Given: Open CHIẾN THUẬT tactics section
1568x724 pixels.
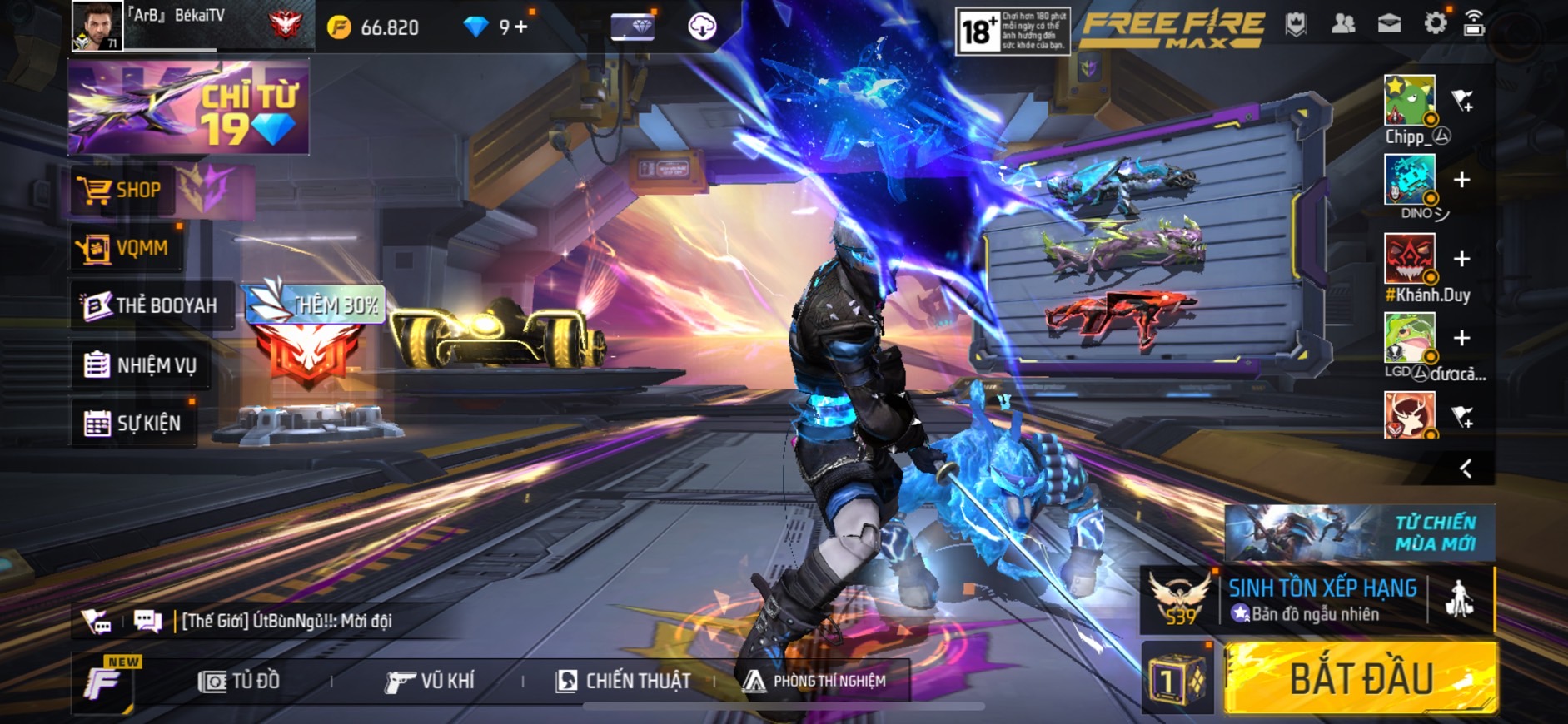Looking at the screenshot, I should 624,682.
